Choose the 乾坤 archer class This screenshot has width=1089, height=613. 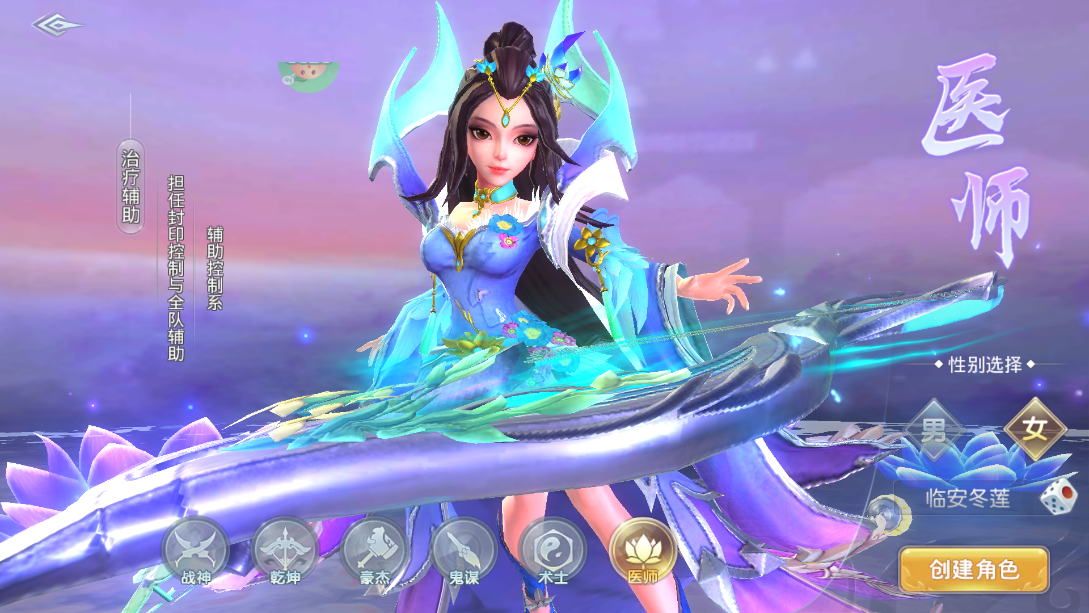[x=285, y=551]
